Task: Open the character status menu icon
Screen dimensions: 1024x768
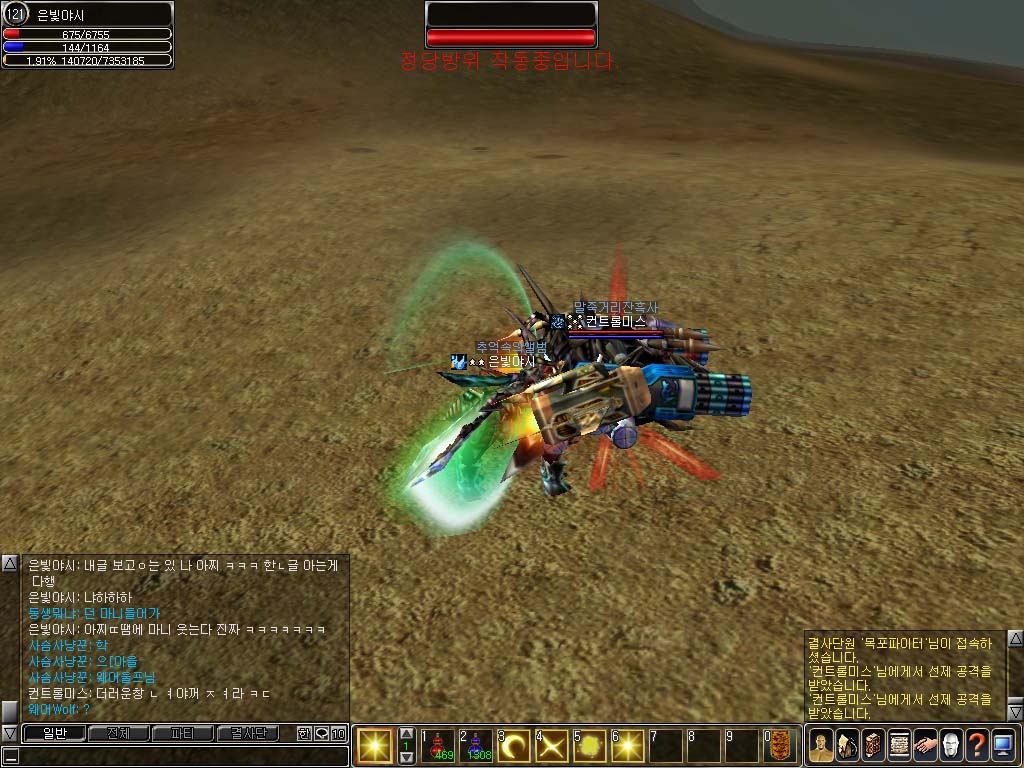Action: pos(821,745)
